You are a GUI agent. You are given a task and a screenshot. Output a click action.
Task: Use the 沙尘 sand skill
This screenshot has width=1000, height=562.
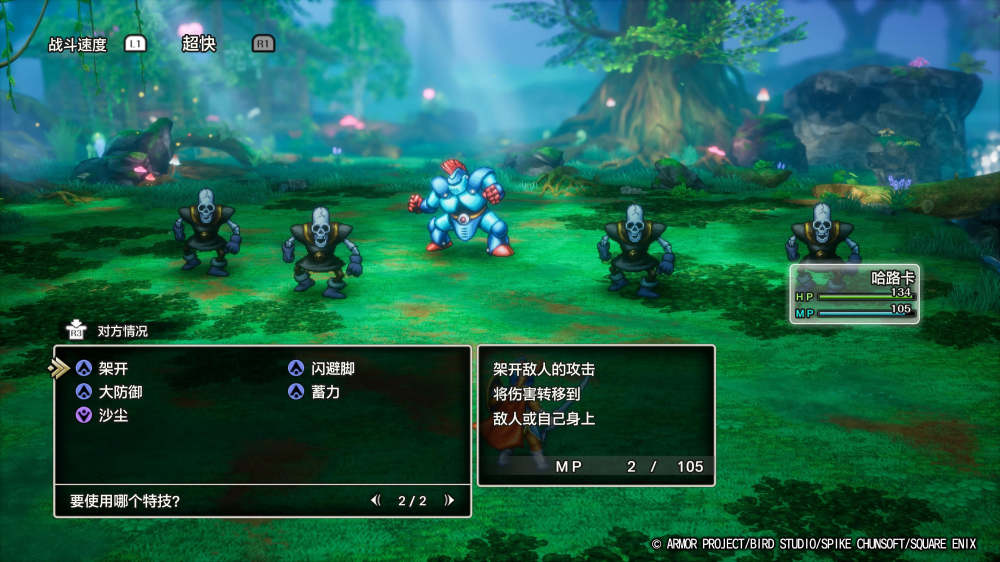(113, 415)
